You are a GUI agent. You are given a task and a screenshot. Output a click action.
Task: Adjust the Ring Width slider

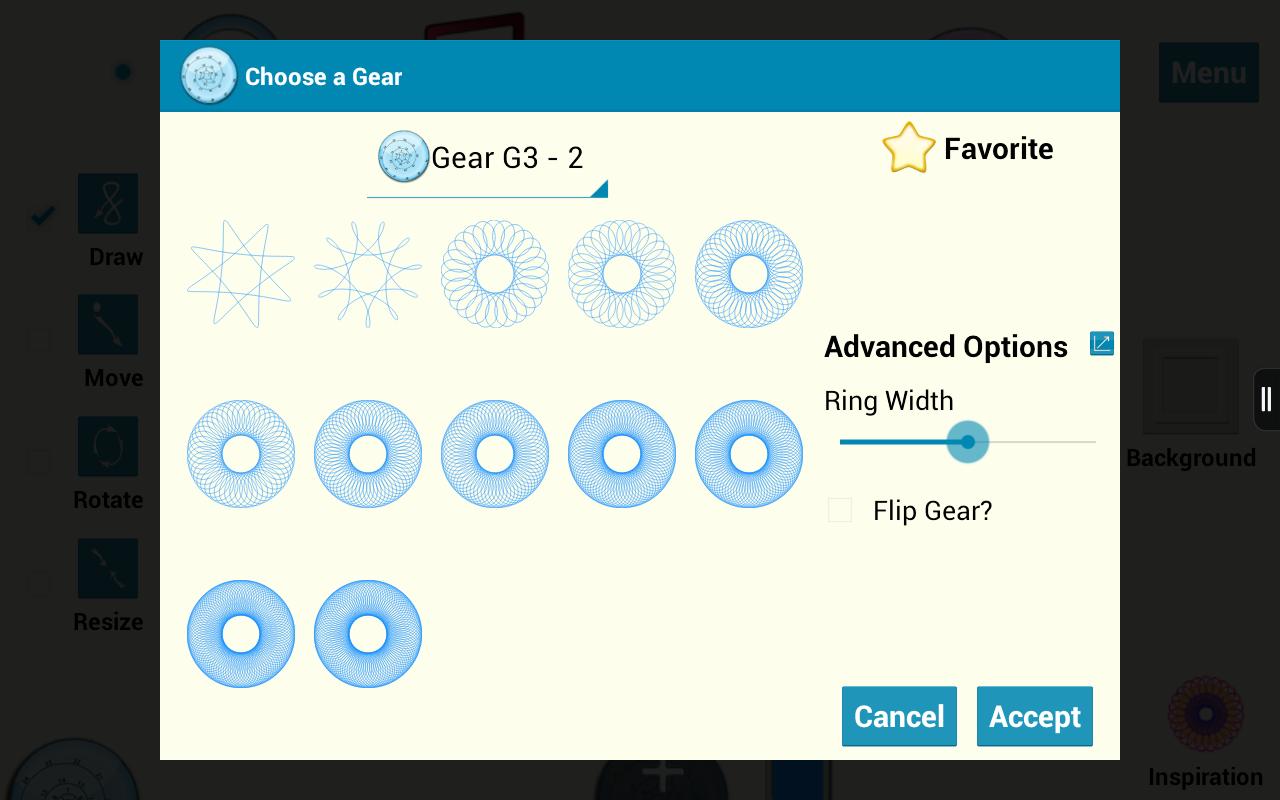click(x=967, y=442)
